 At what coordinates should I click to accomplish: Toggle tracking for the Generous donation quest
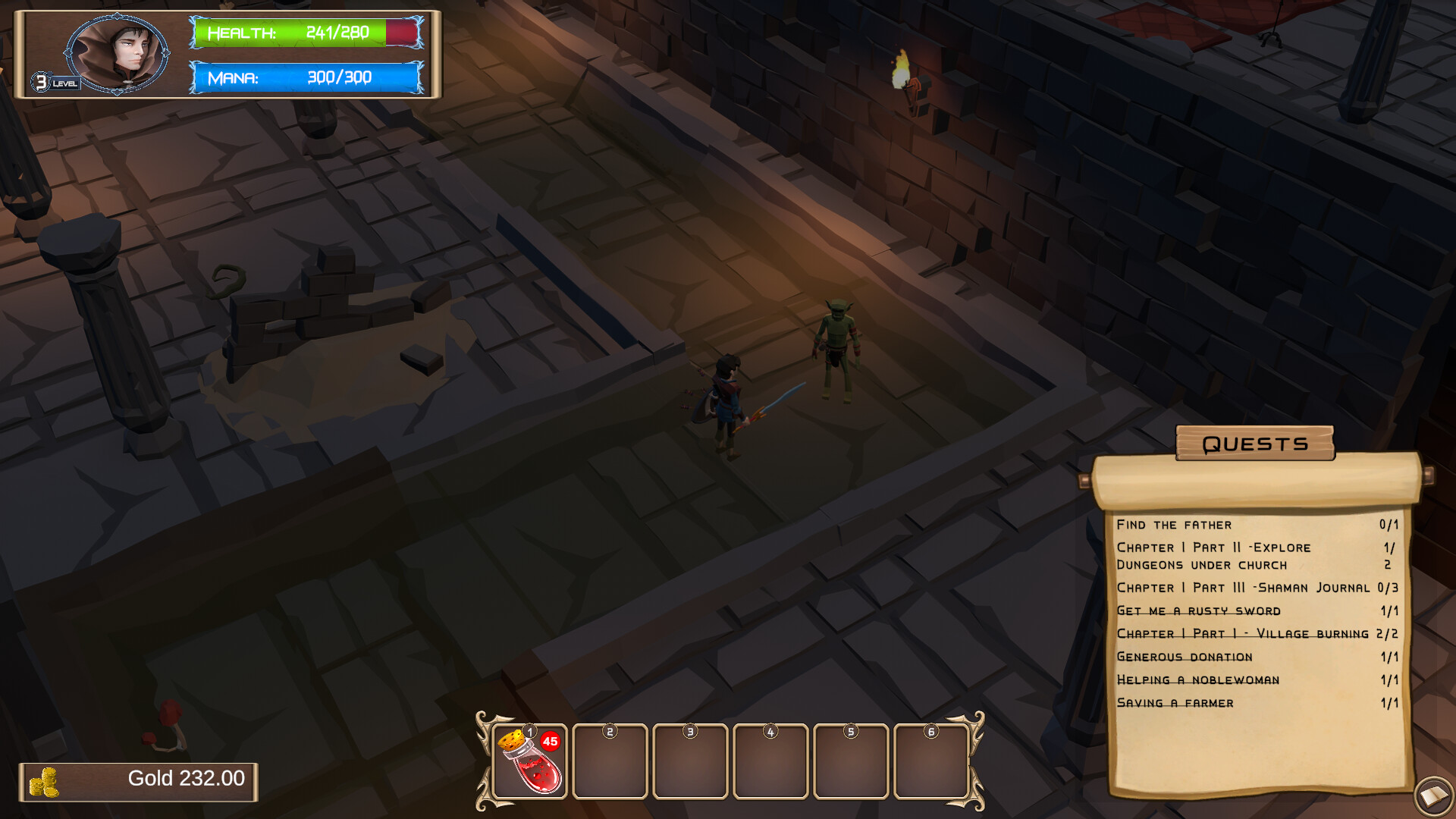click(x=1184, y=657)
